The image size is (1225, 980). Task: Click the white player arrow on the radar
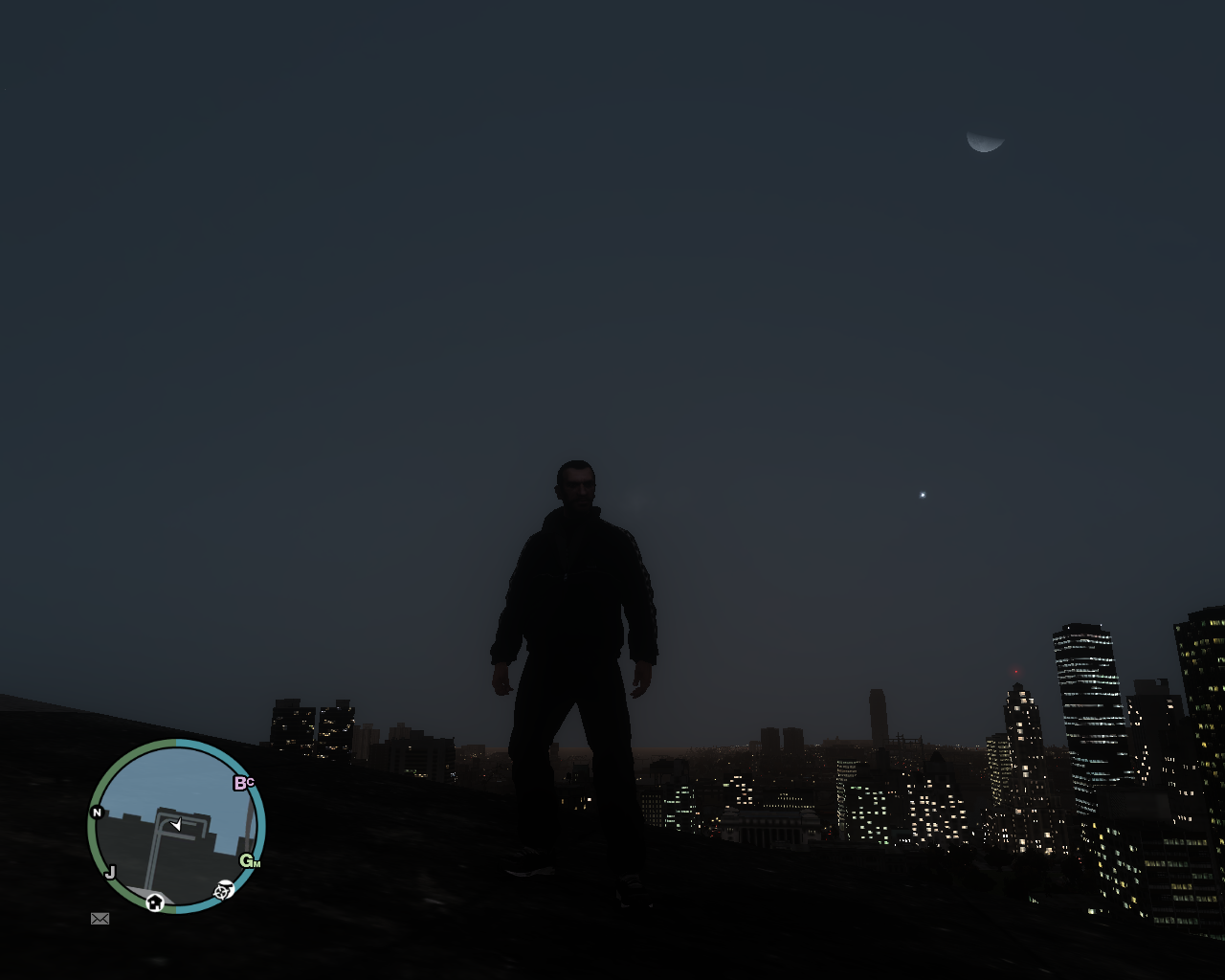175,824
